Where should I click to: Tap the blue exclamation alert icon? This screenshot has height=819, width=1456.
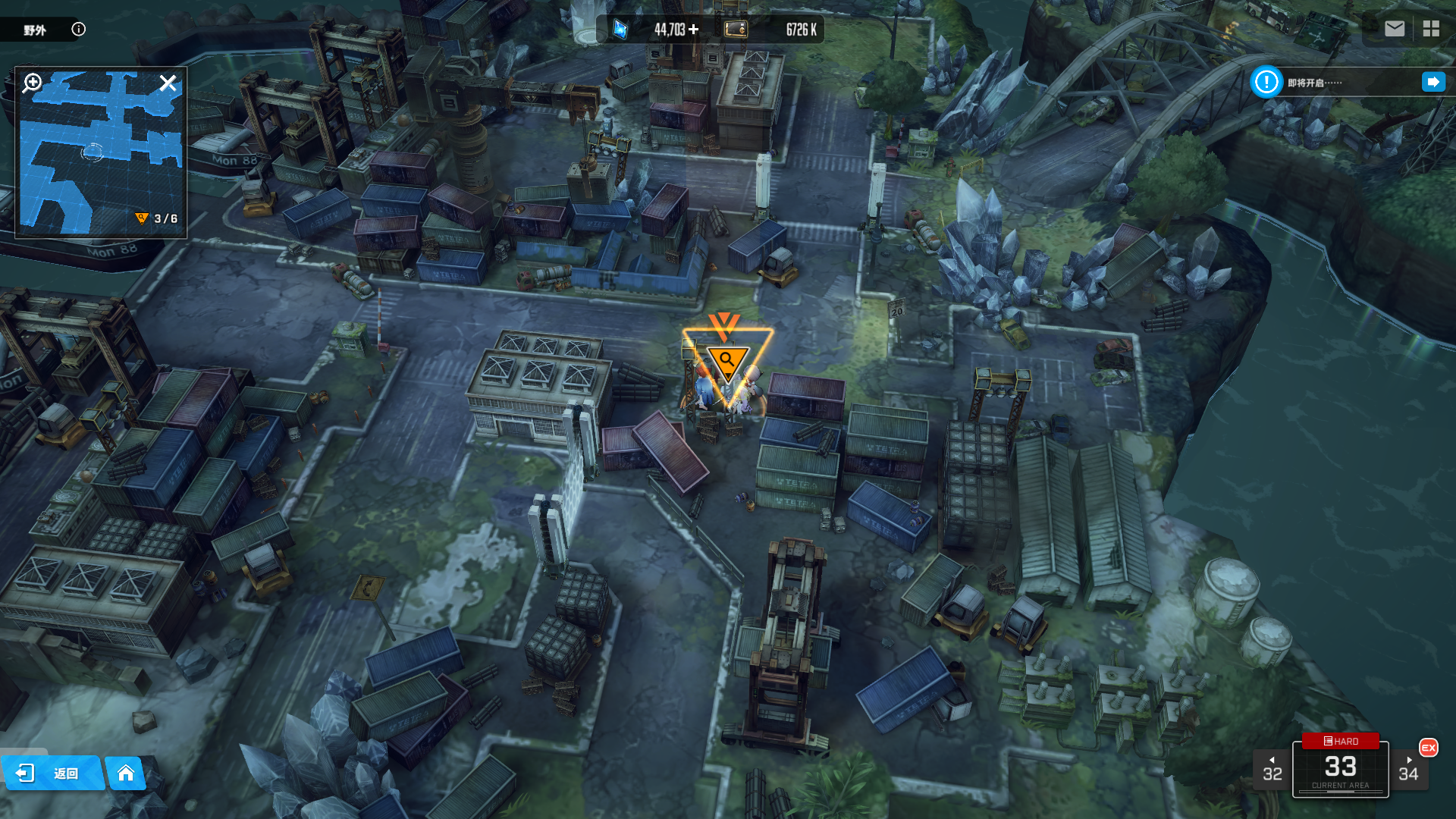pos(1266,82)
